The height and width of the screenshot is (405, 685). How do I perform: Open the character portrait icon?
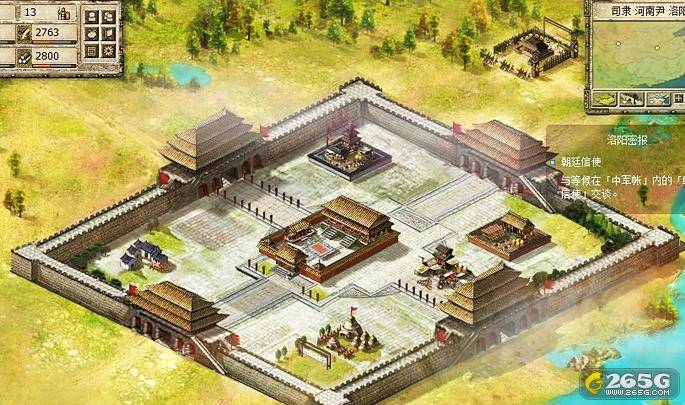click(91, 17)
